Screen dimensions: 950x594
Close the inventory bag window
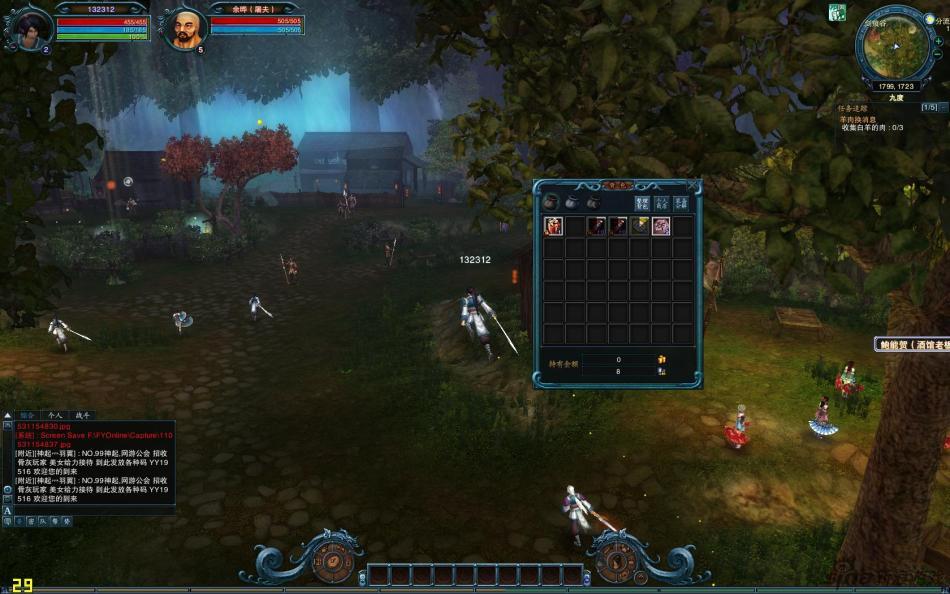tap(694, 185)
